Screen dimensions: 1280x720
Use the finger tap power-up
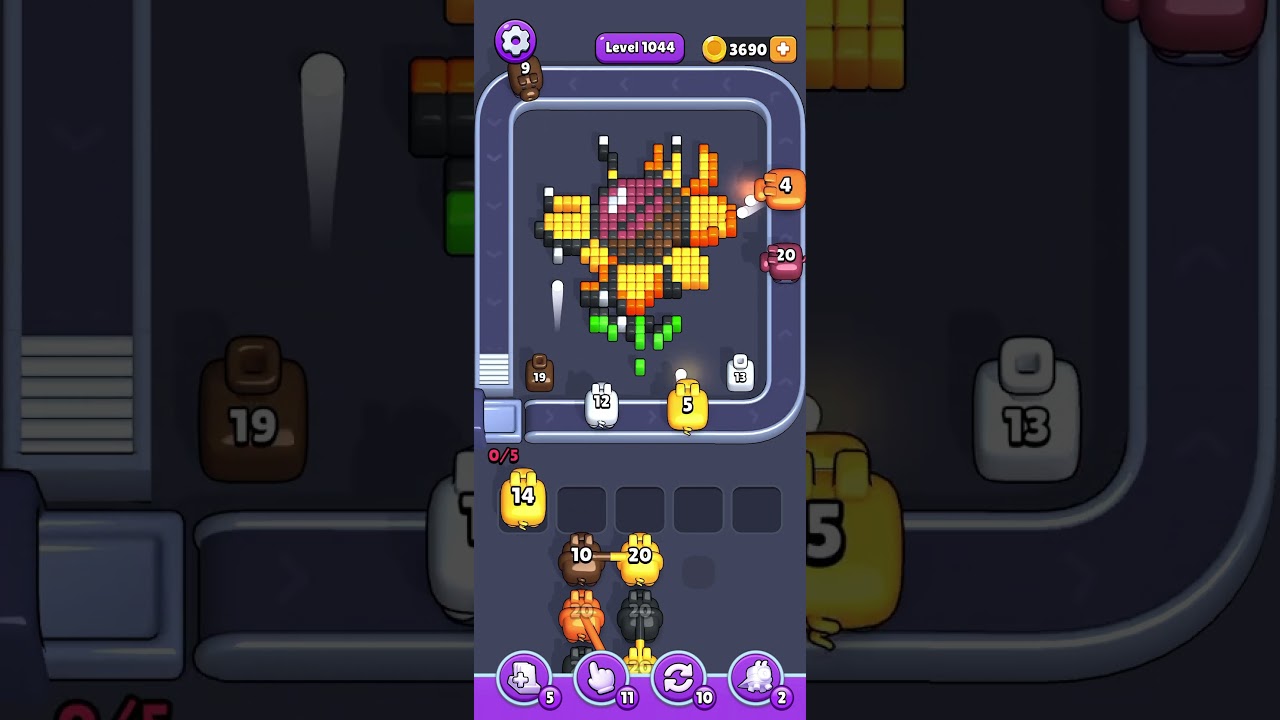tap(601, 678)
